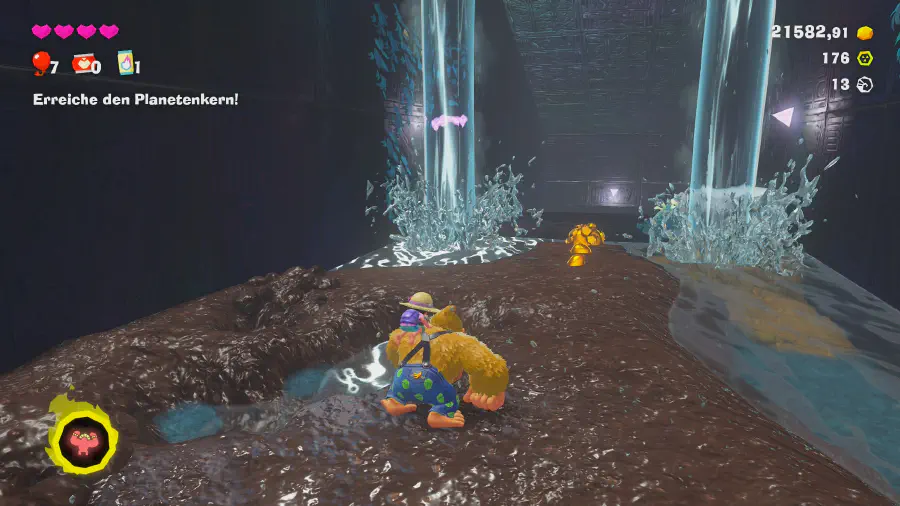Click the gold nugget currency icon
This screenshot has width=900, height=506.
(x=864, y=33)
